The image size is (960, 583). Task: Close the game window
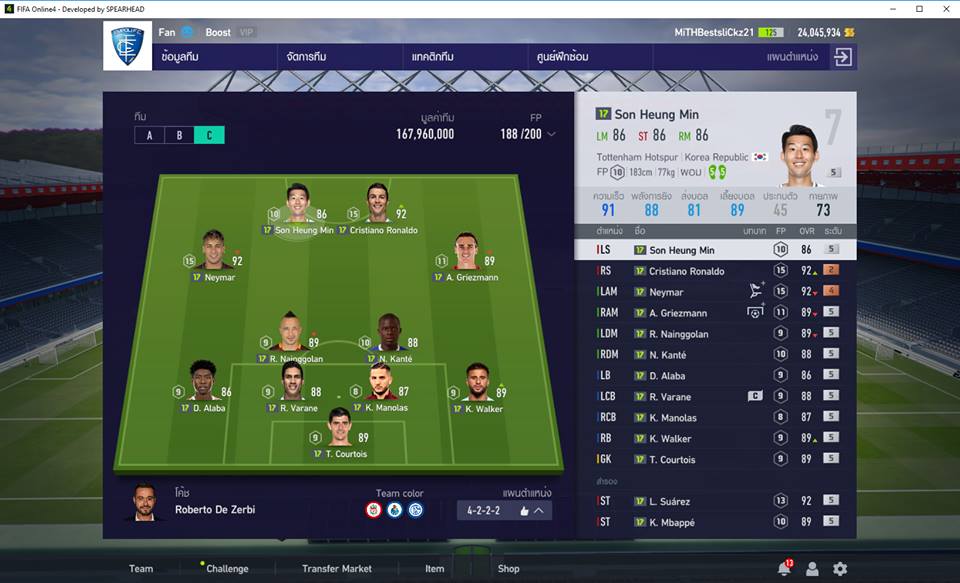945,9
